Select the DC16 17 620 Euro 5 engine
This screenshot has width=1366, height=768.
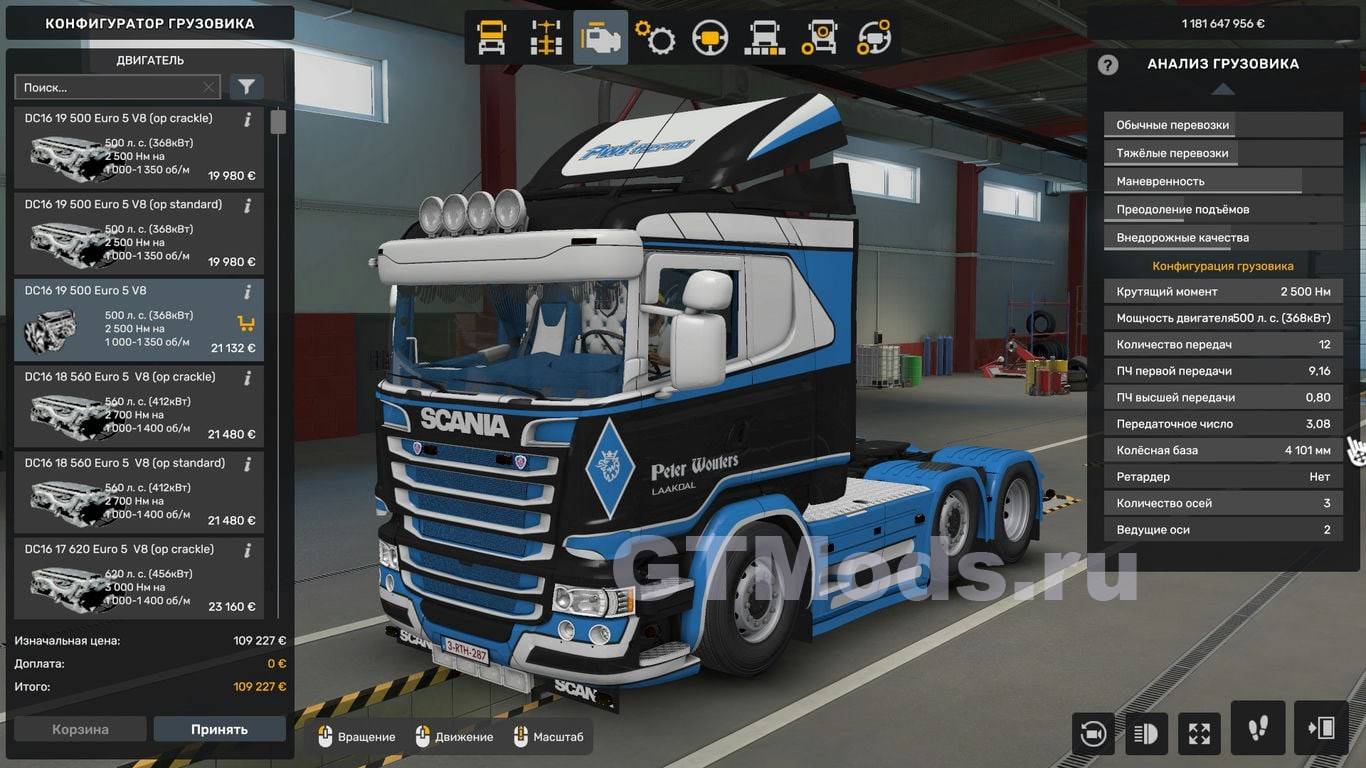tap(139, 578)
